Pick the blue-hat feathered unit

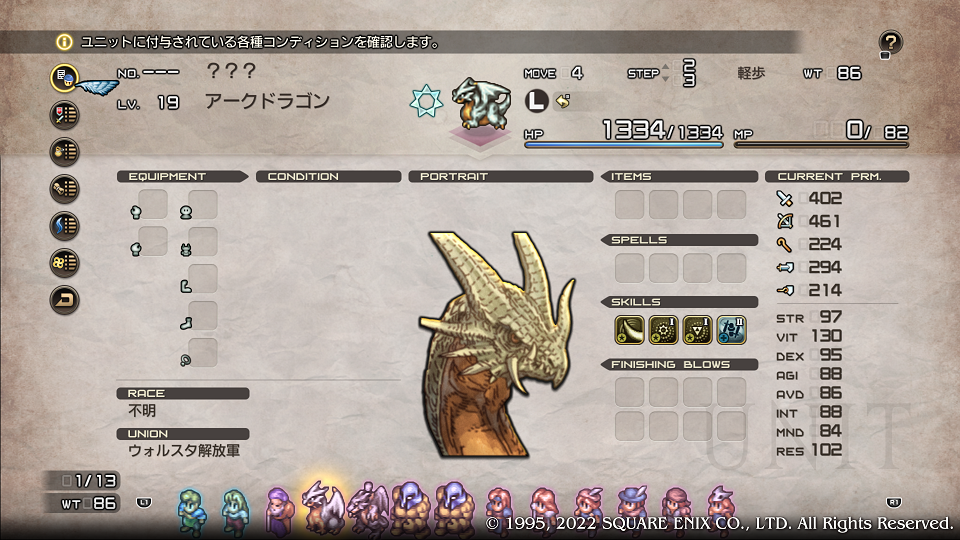631,507
